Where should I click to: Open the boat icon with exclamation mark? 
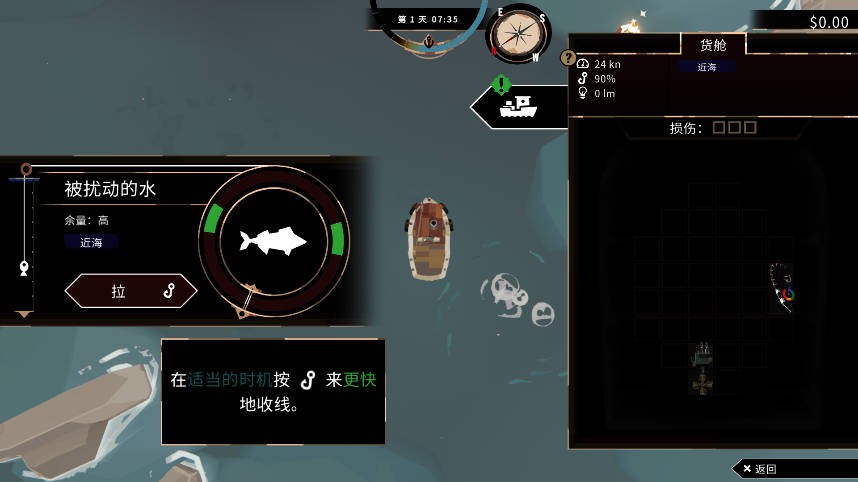point(518,105)
